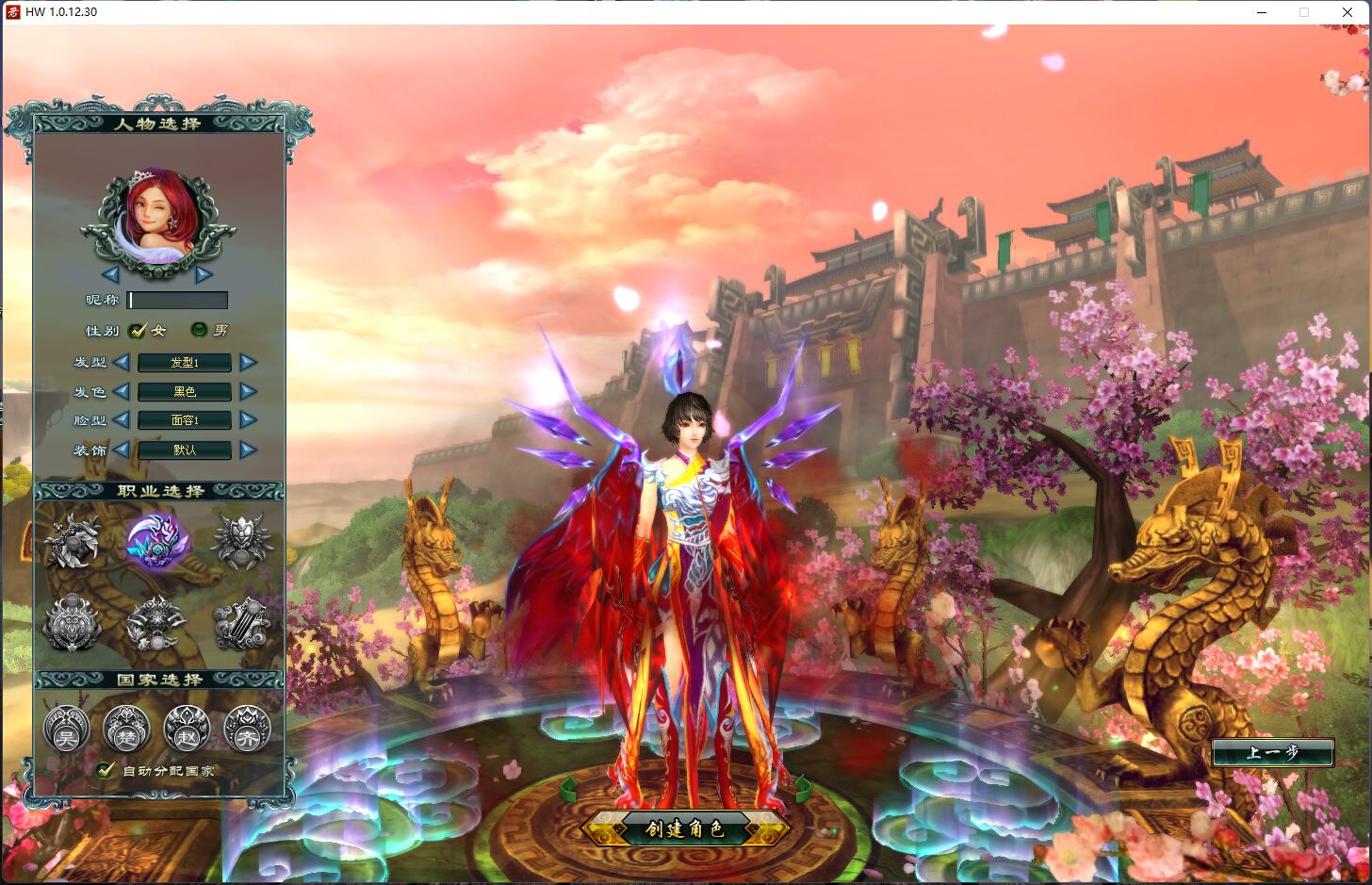Go back with the 上一步 button
Viewport: 1372px width, 885px height.
(x=1272, y=752)
